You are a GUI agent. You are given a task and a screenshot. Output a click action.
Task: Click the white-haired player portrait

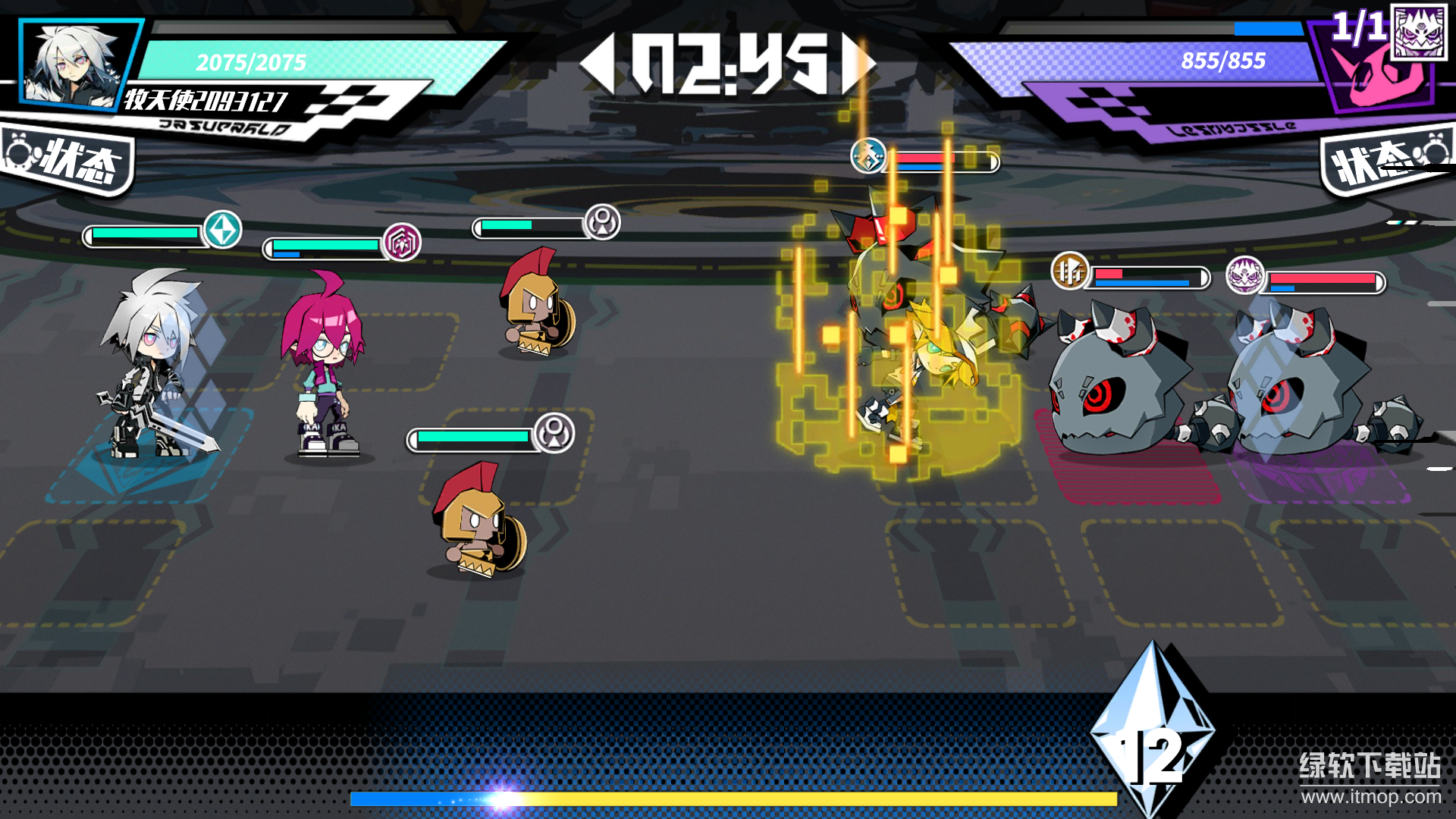(x=74, y=65)
